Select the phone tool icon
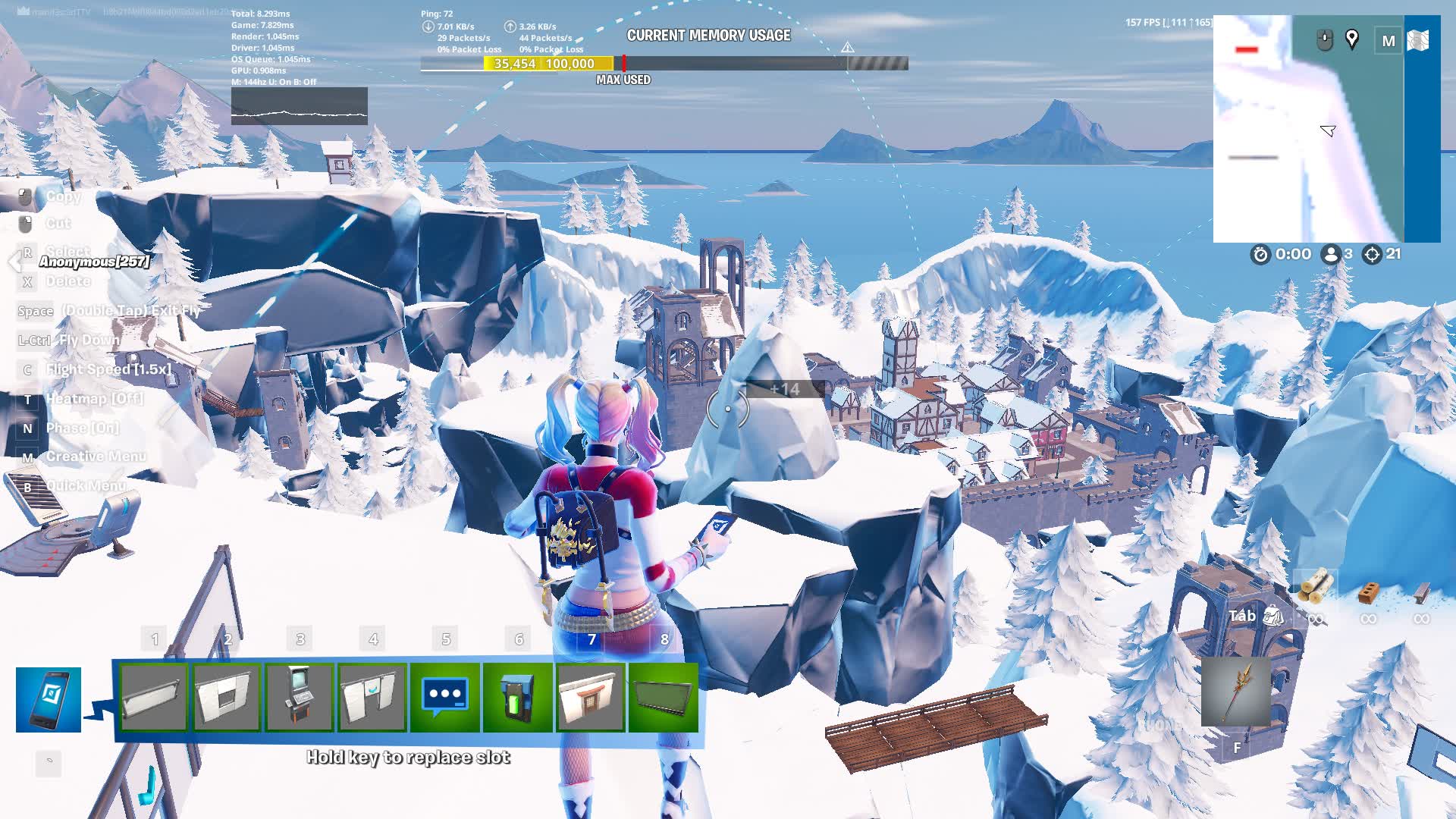Image resolution: width=1456 pixels, height=819 pixels. tap(49, 699)
